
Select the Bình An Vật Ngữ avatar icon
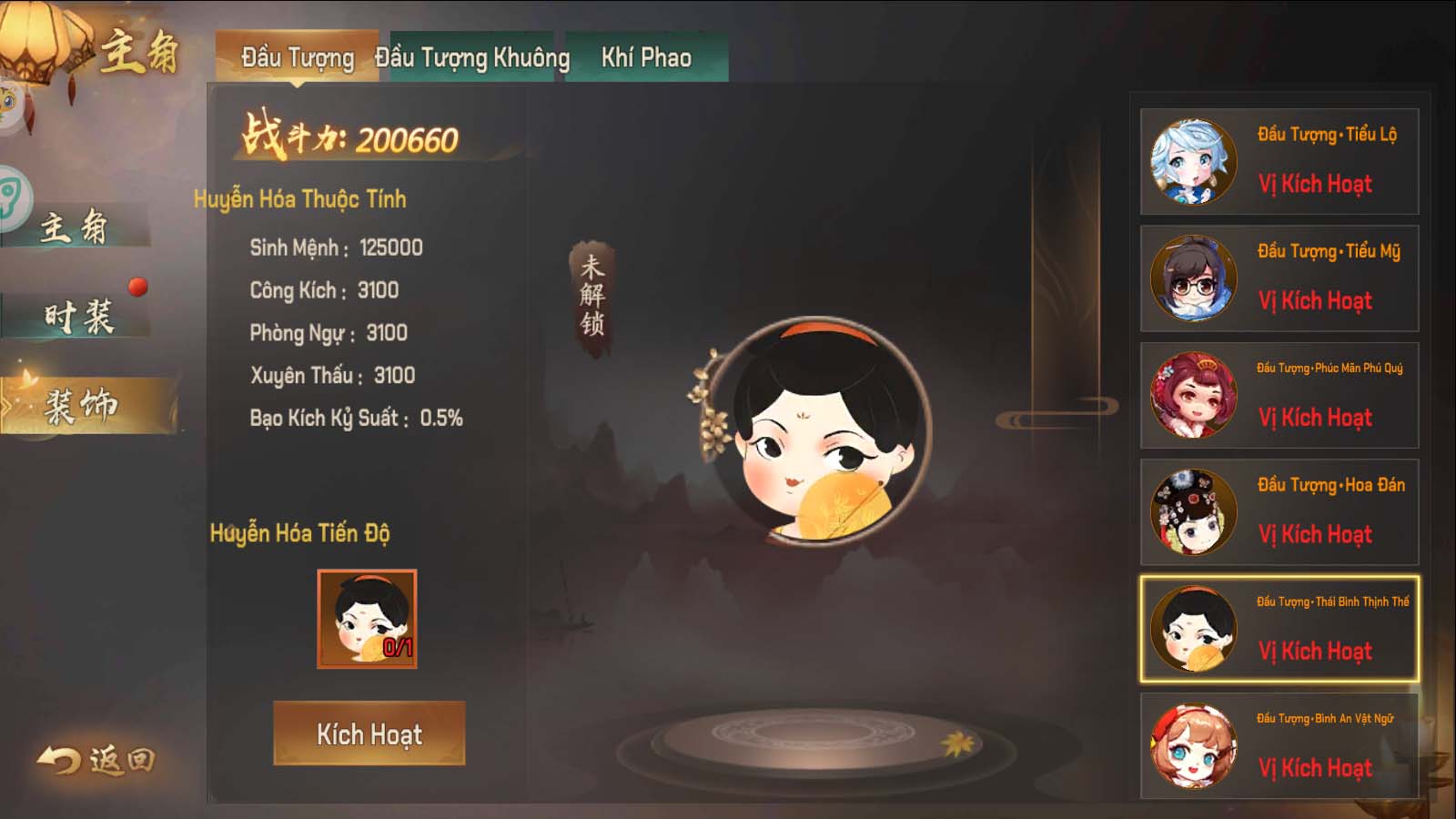coord(1194,743)
